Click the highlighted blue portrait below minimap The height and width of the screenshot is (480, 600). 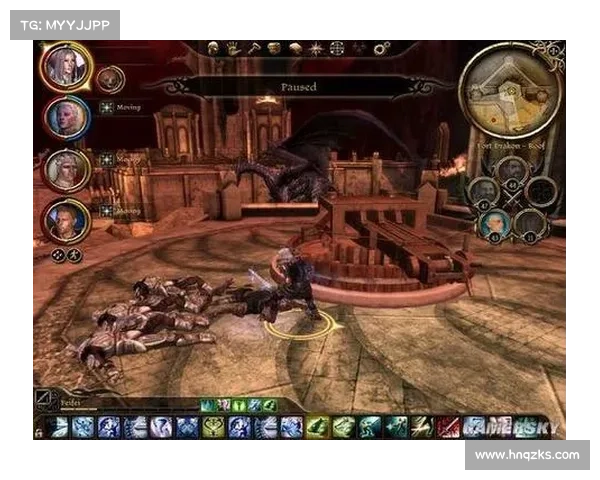click(494, 223)
